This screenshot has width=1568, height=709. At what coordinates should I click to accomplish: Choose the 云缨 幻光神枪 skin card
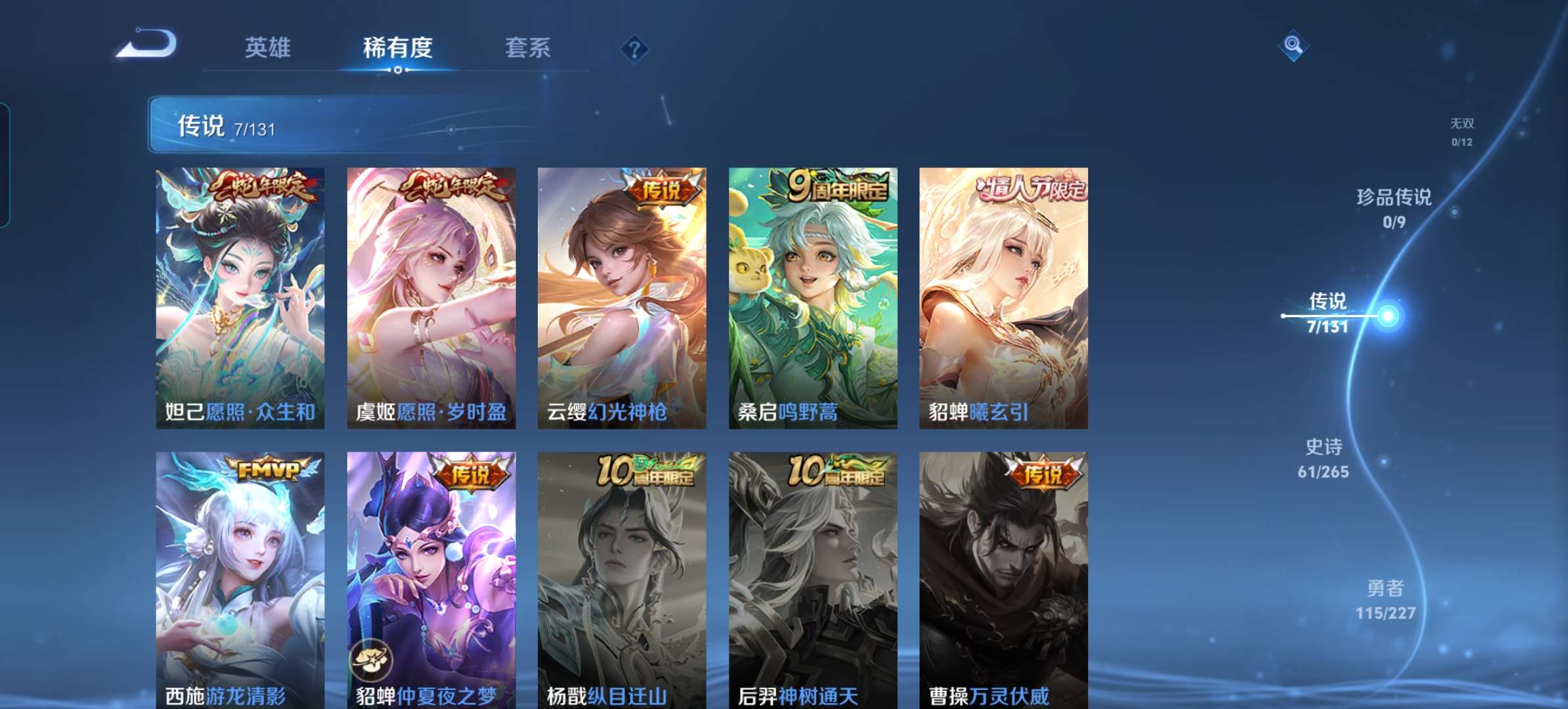click(x=622, y=298)
